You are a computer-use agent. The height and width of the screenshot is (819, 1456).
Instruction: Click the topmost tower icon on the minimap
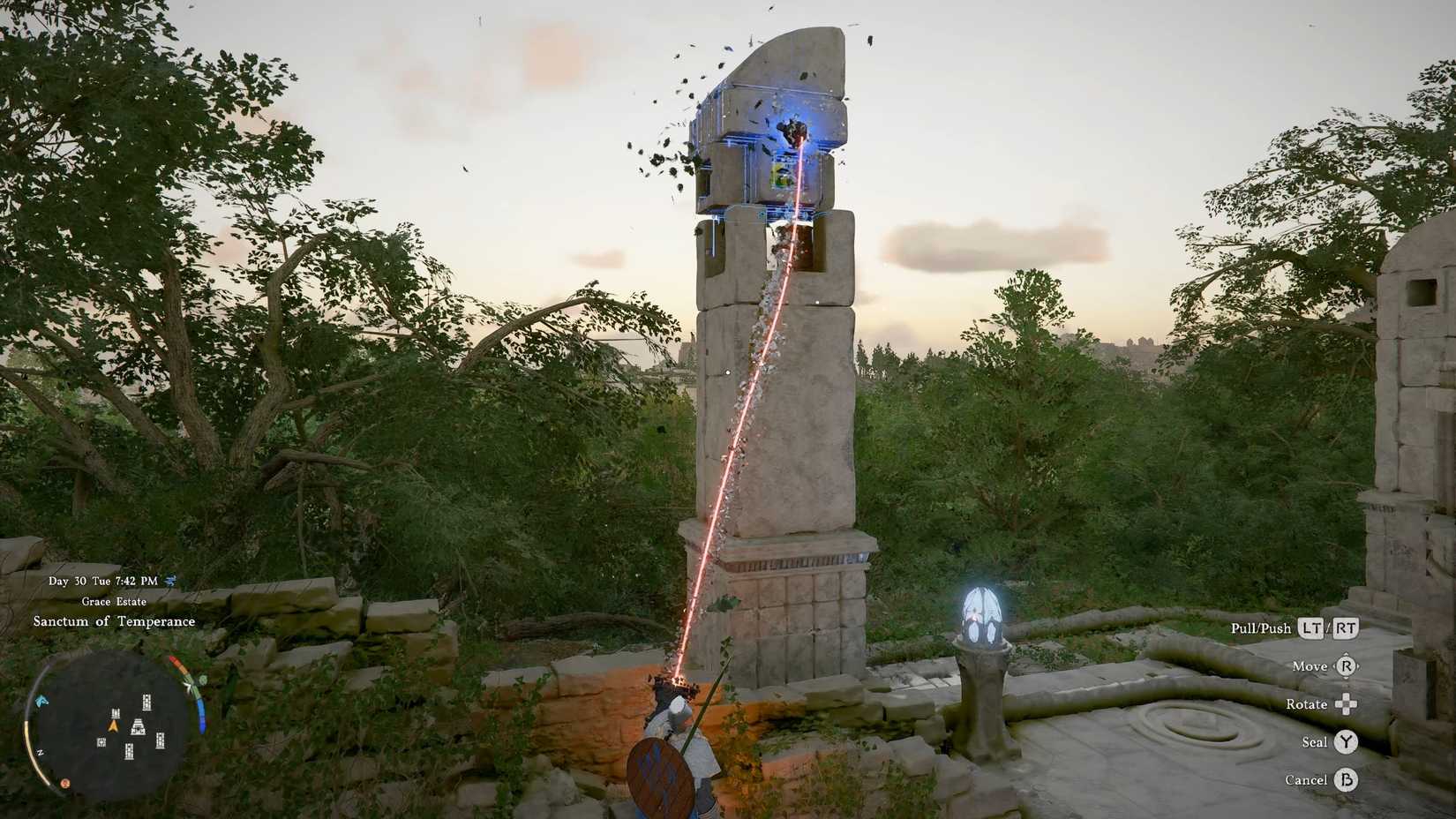click(146, 702)
